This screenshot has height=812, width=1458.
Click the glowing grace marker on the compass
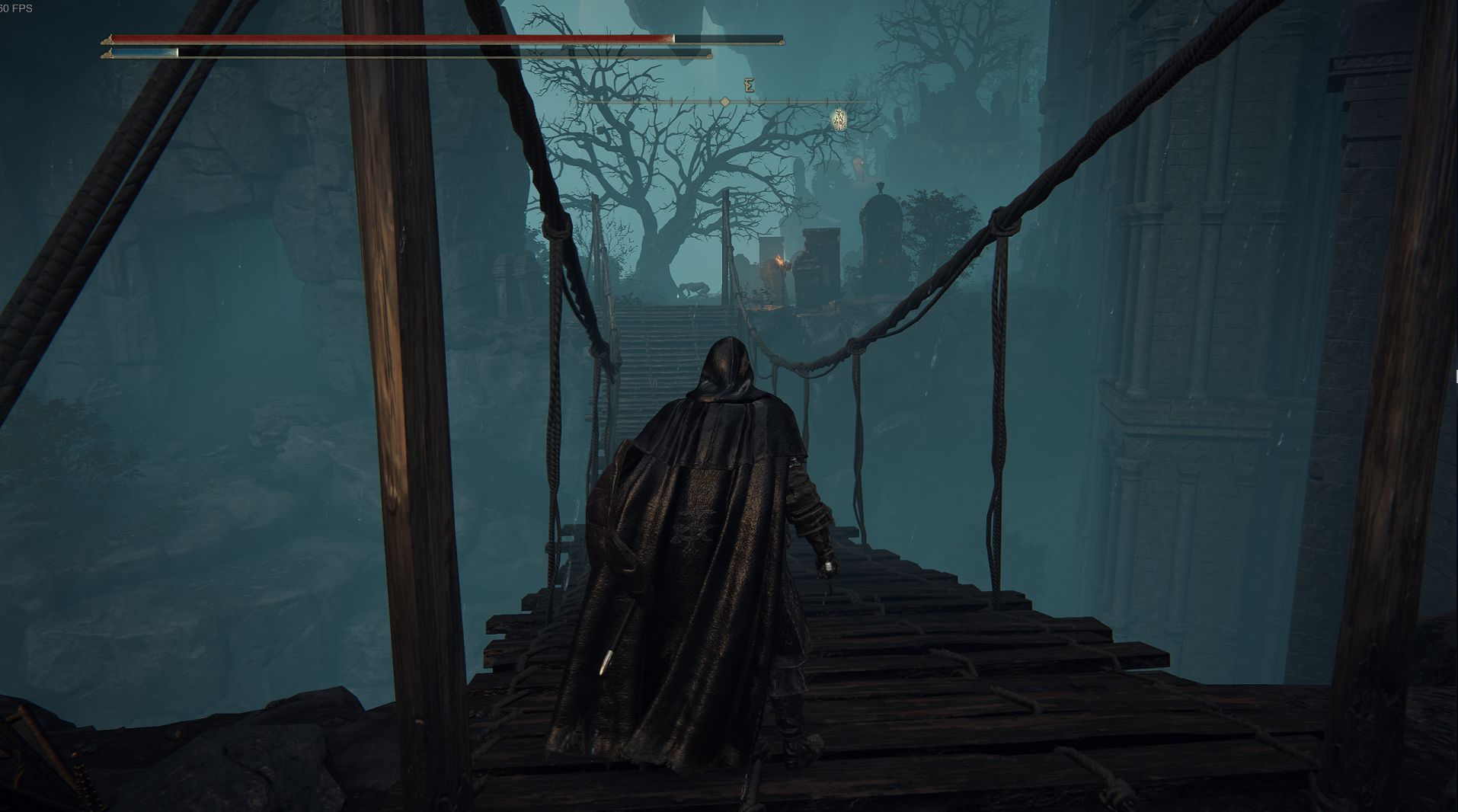click(x=839, y=120)
